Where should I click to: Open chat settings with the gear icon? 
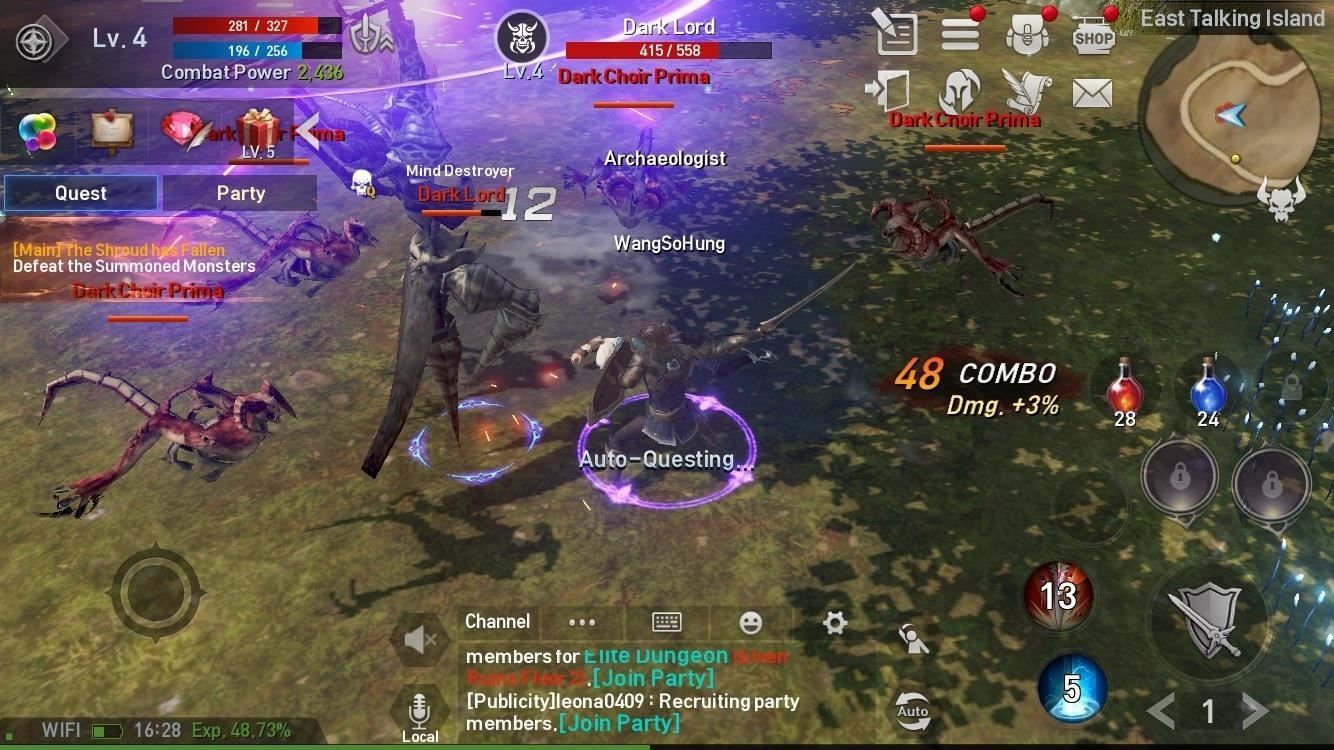pos(835,622)
